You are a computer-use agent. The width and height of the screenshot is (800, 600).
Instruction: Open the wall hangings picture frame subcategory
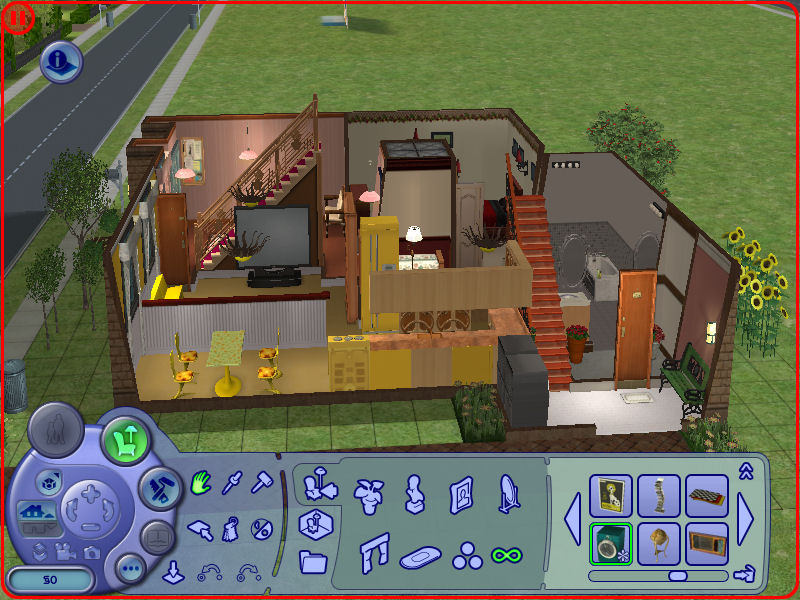coord(461,492)
